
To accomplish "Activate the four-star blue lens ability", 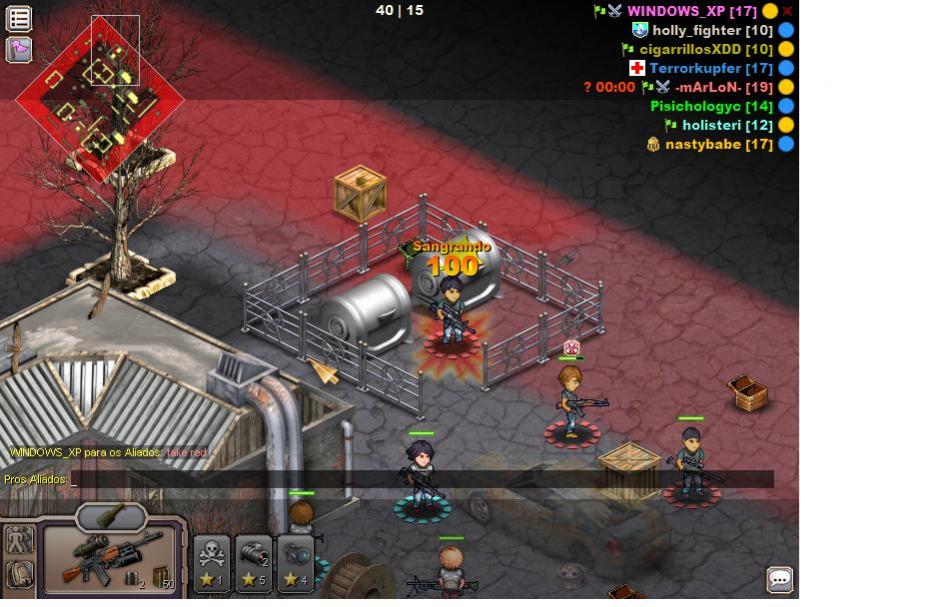I will (x=296, y=562).
